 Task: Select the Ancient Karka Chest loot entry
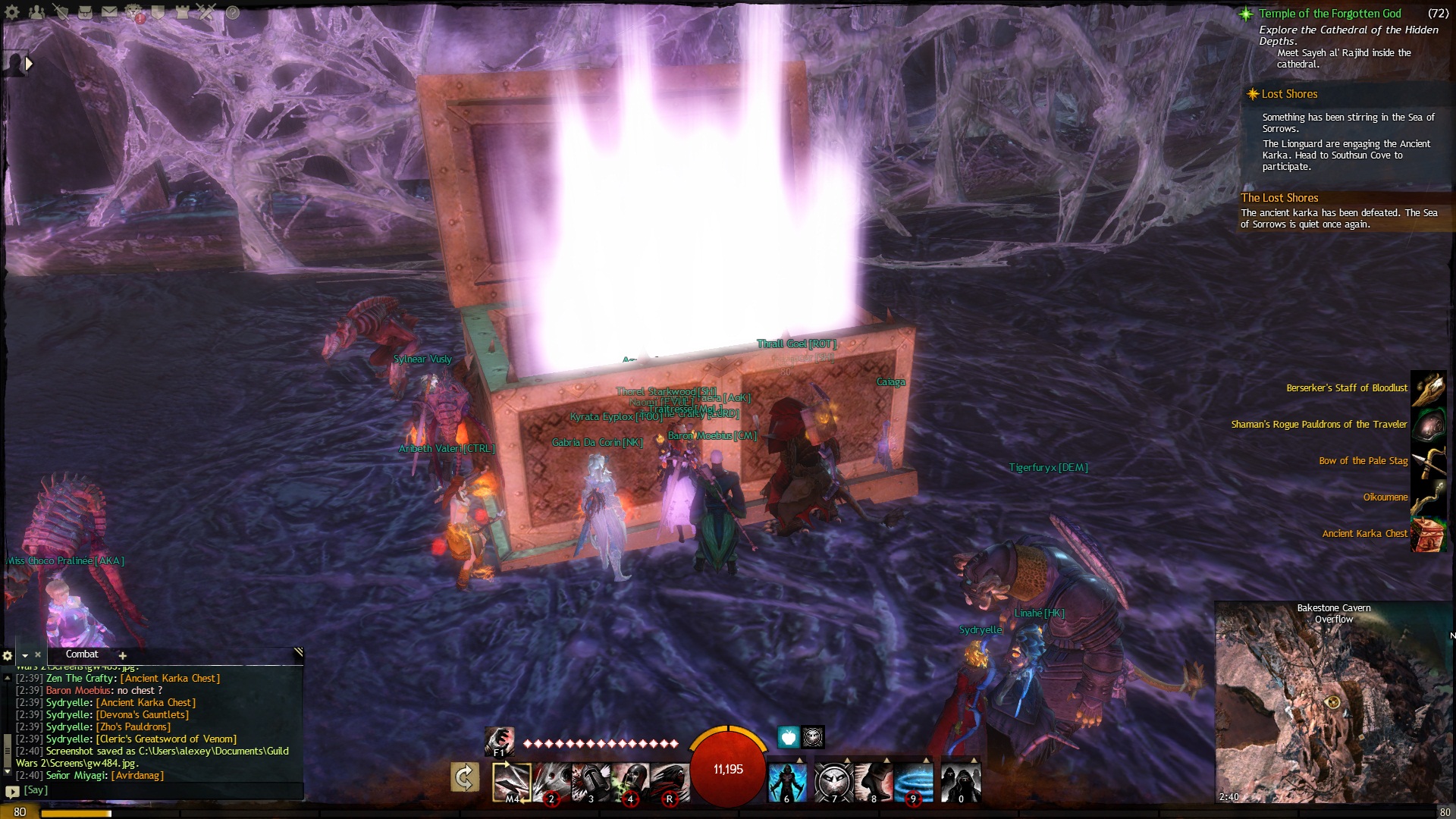(x=1364, y=534)
